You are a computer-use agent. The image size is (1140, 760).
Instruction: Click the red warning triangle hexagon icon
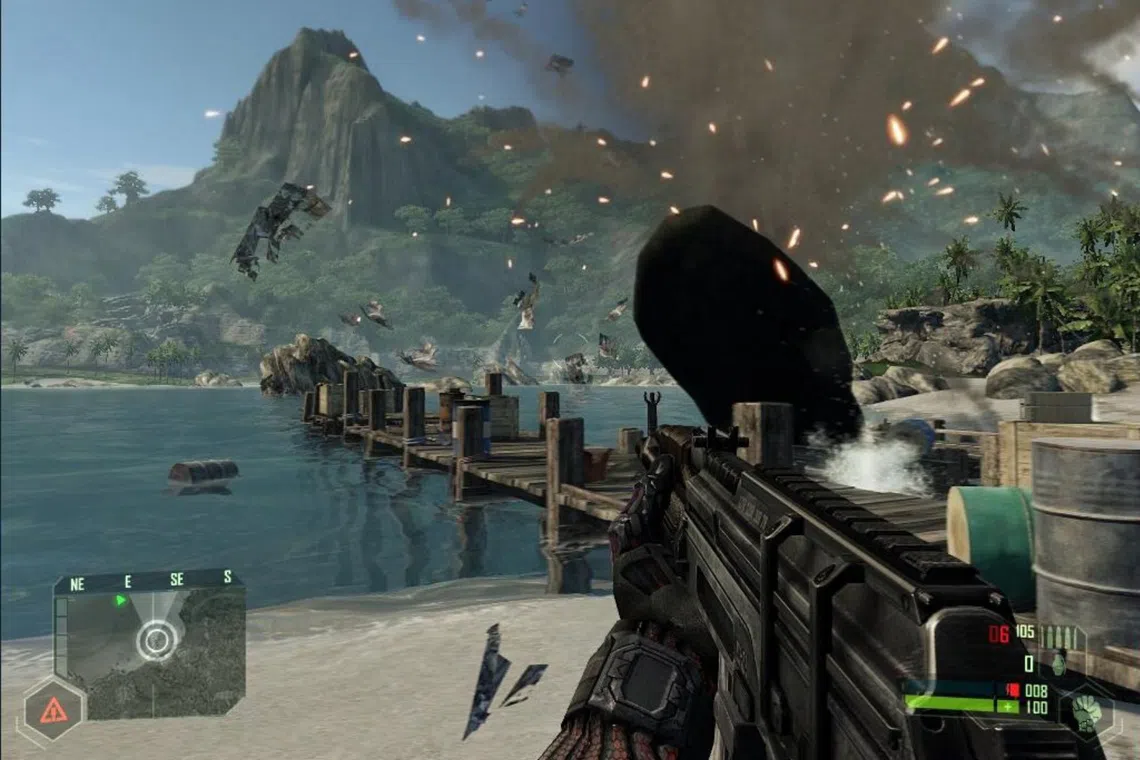[53, 710]
